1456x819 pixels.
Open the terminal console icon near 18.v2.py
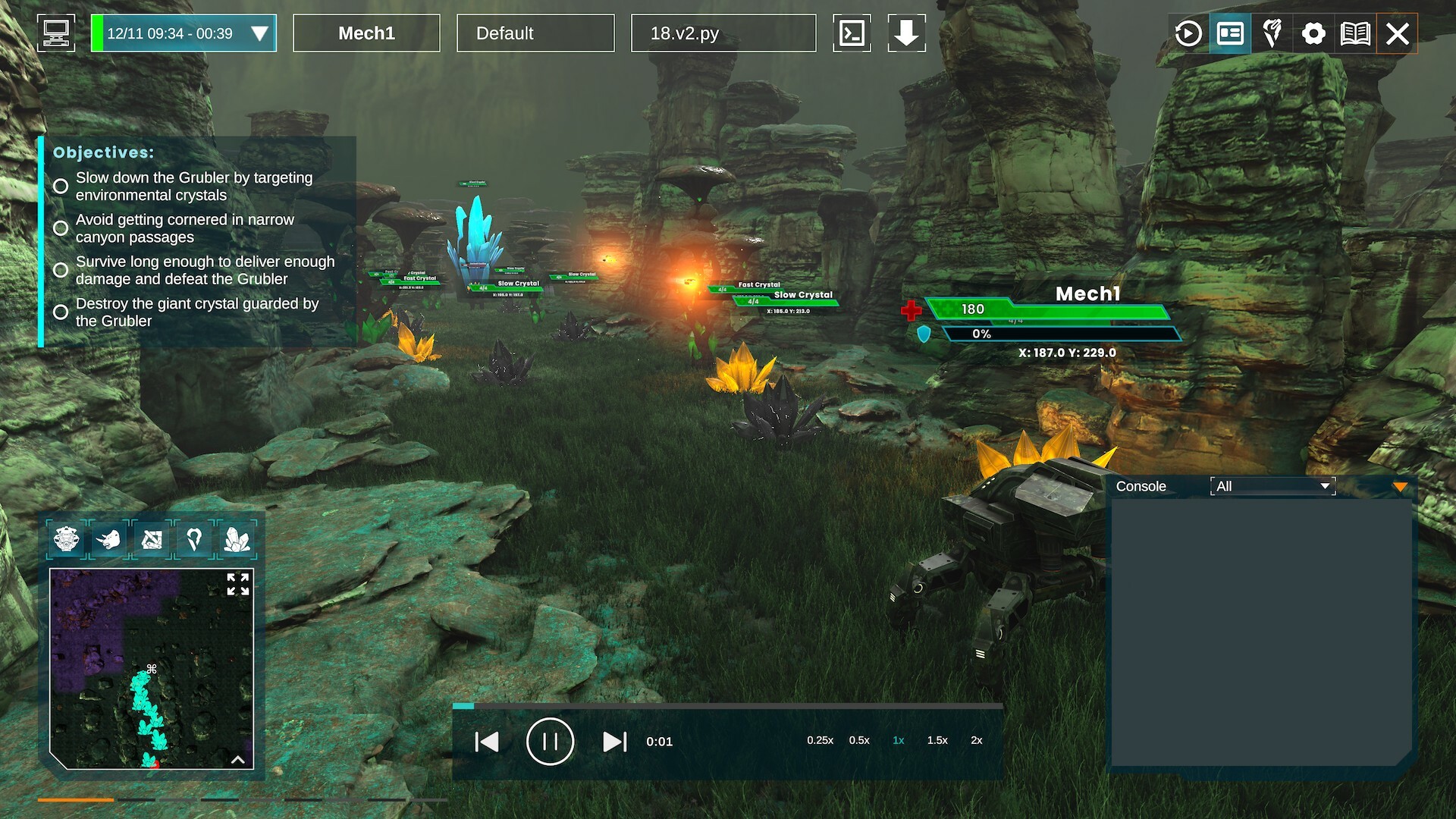tap(852, 33)
